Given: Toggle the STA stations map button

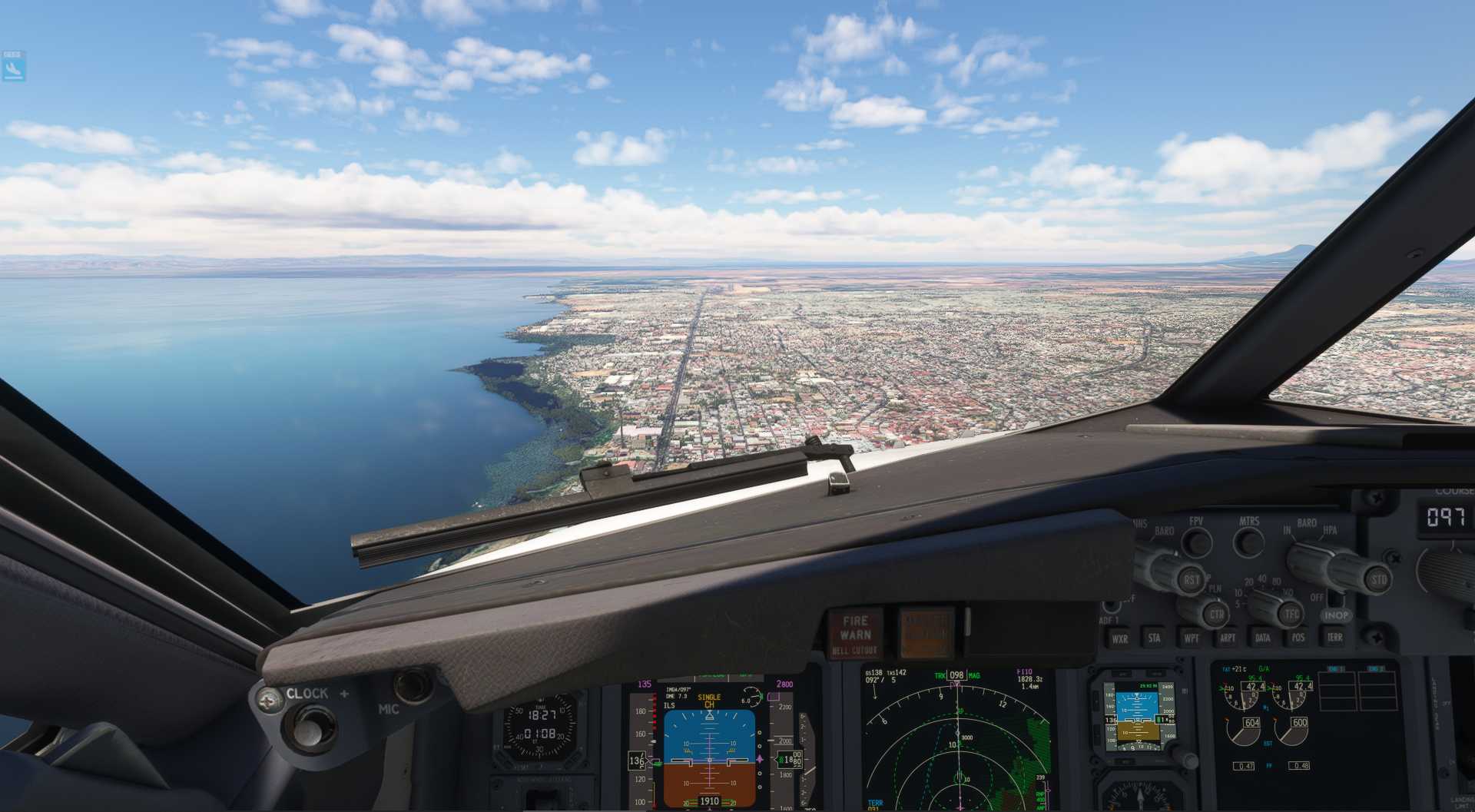Looking at the screenshot, I should (1154, 638).
